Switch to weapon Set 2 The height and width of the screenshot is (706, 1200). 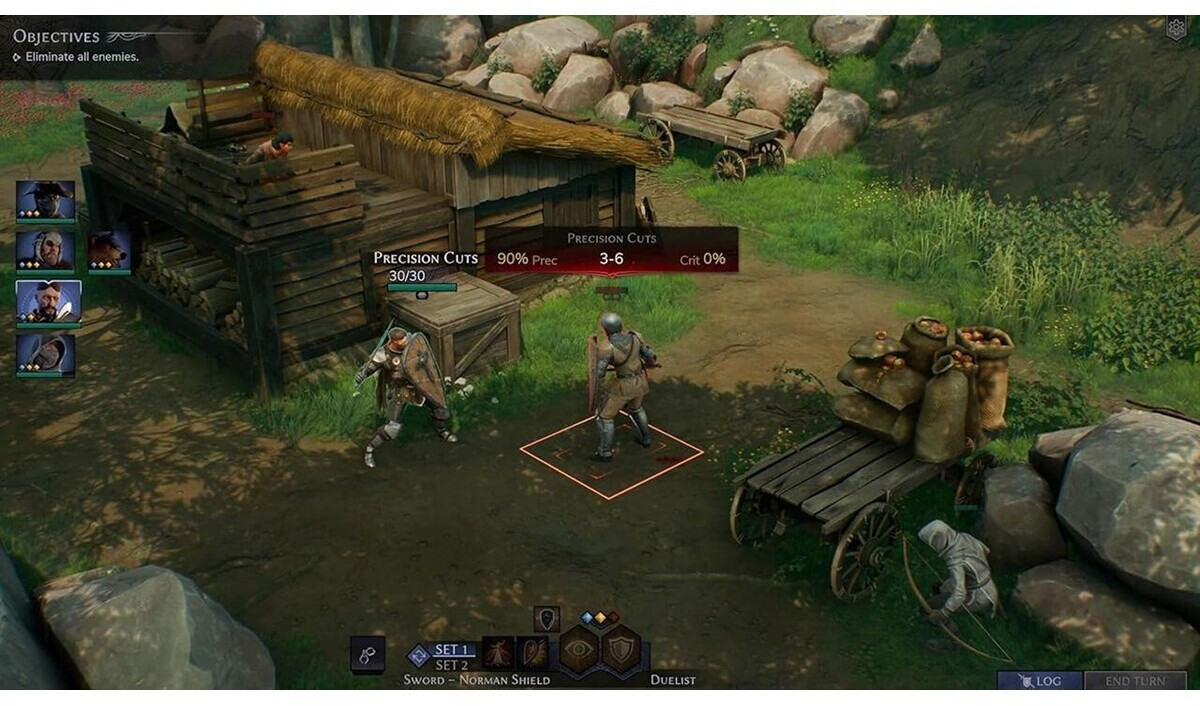(x=451, y=665)
